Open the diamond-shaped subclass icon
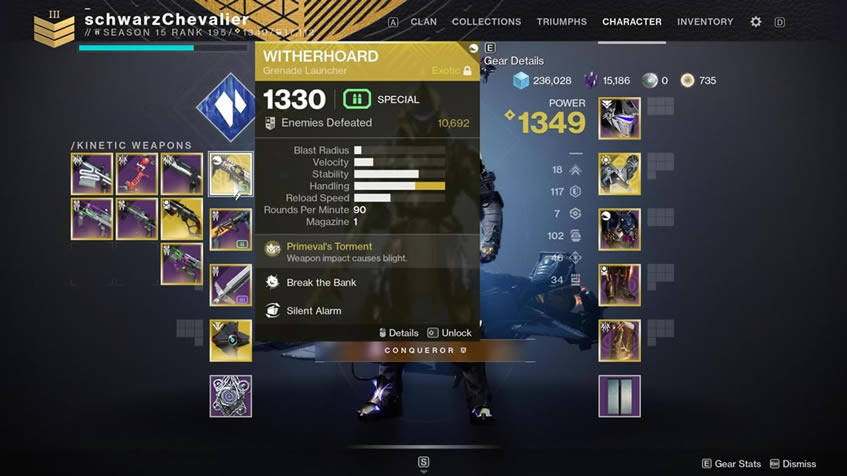 coord(227,108)
